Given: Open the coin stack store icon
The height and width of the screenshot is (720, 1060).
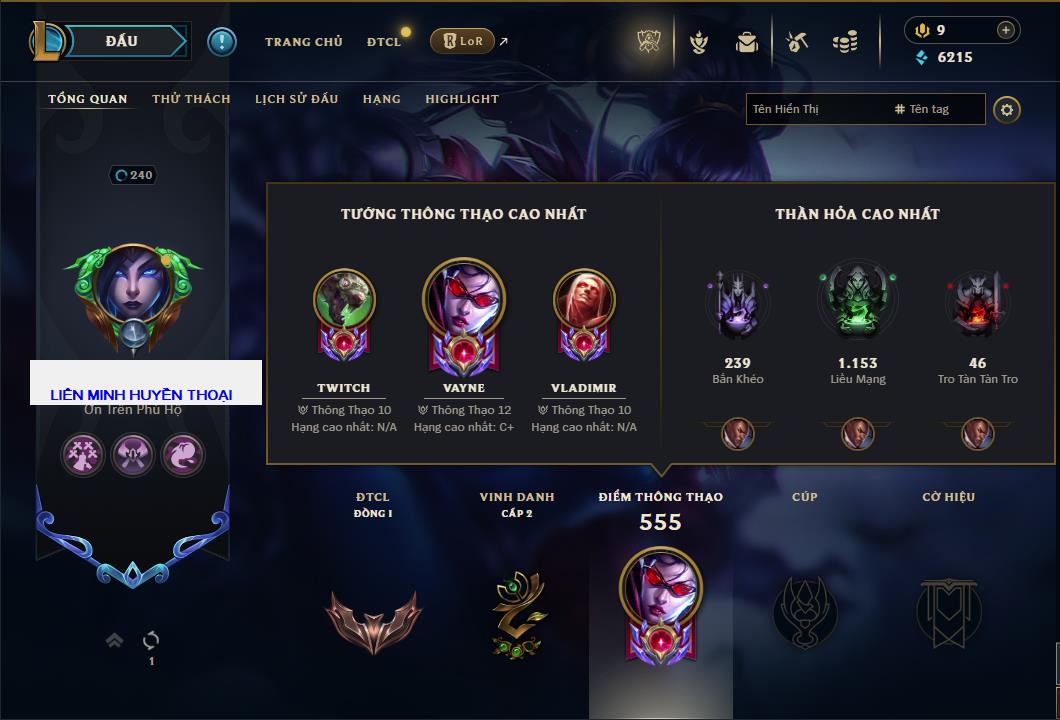Looking at the screenshot, I should tap(845, 42).
